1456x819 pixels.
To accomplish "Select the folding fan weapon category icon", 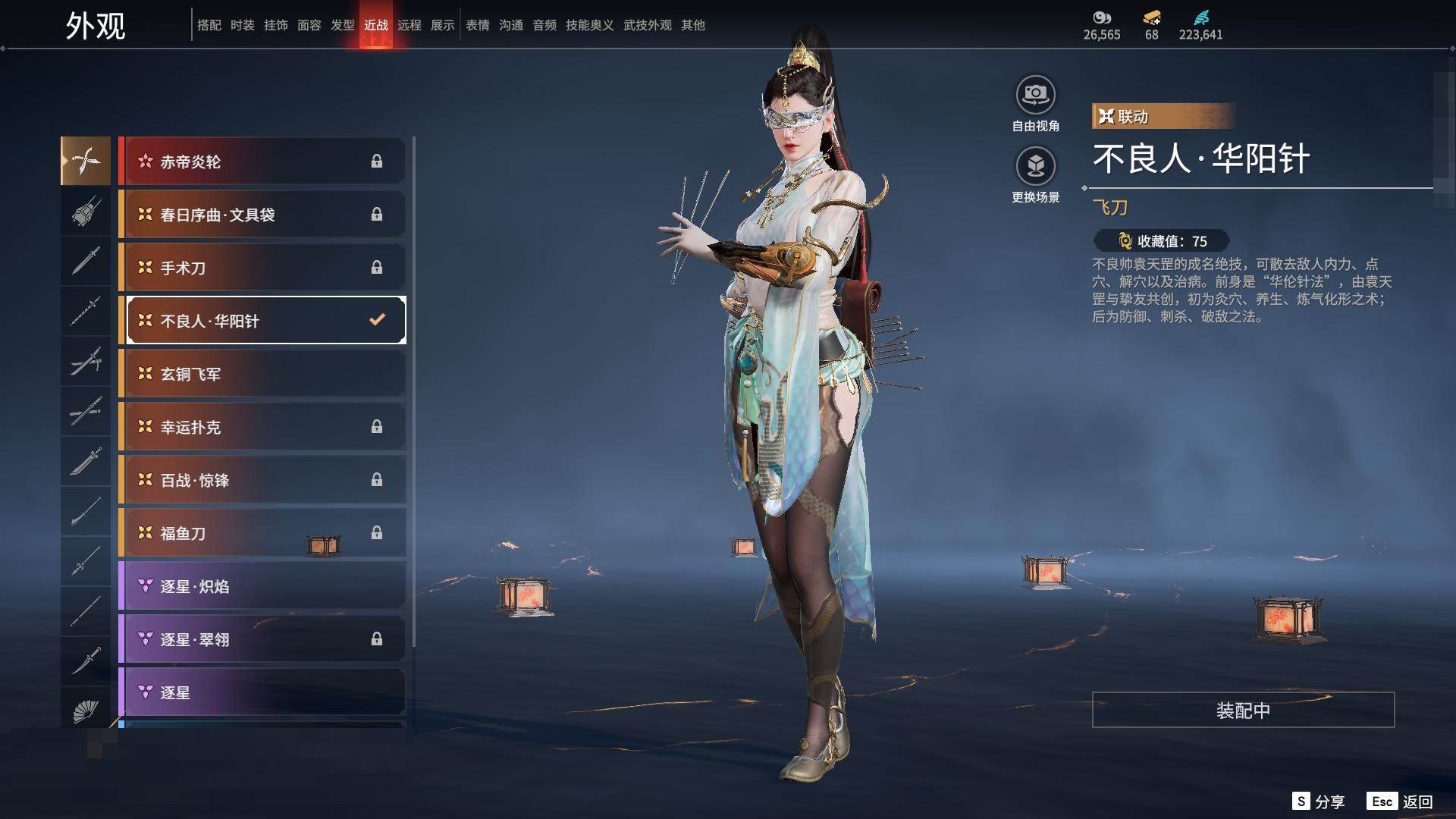I will (86, 711).
